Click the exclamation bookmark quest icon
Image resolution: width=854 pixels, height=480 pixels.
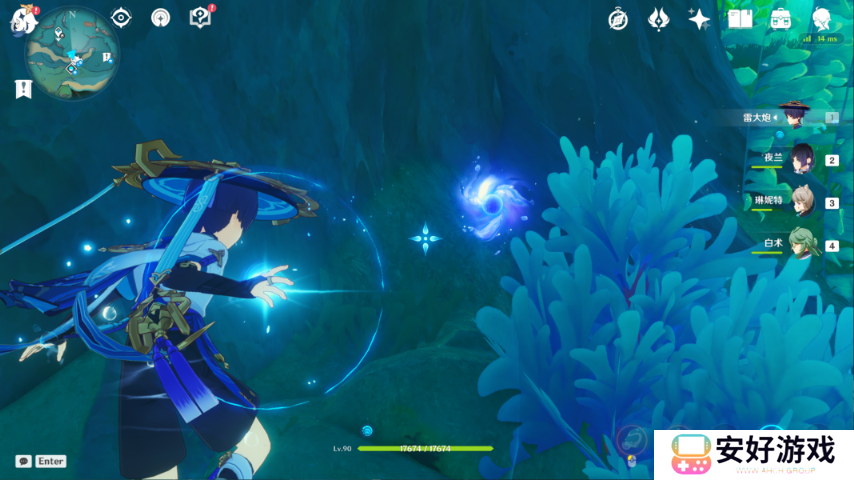click(23, 89)
